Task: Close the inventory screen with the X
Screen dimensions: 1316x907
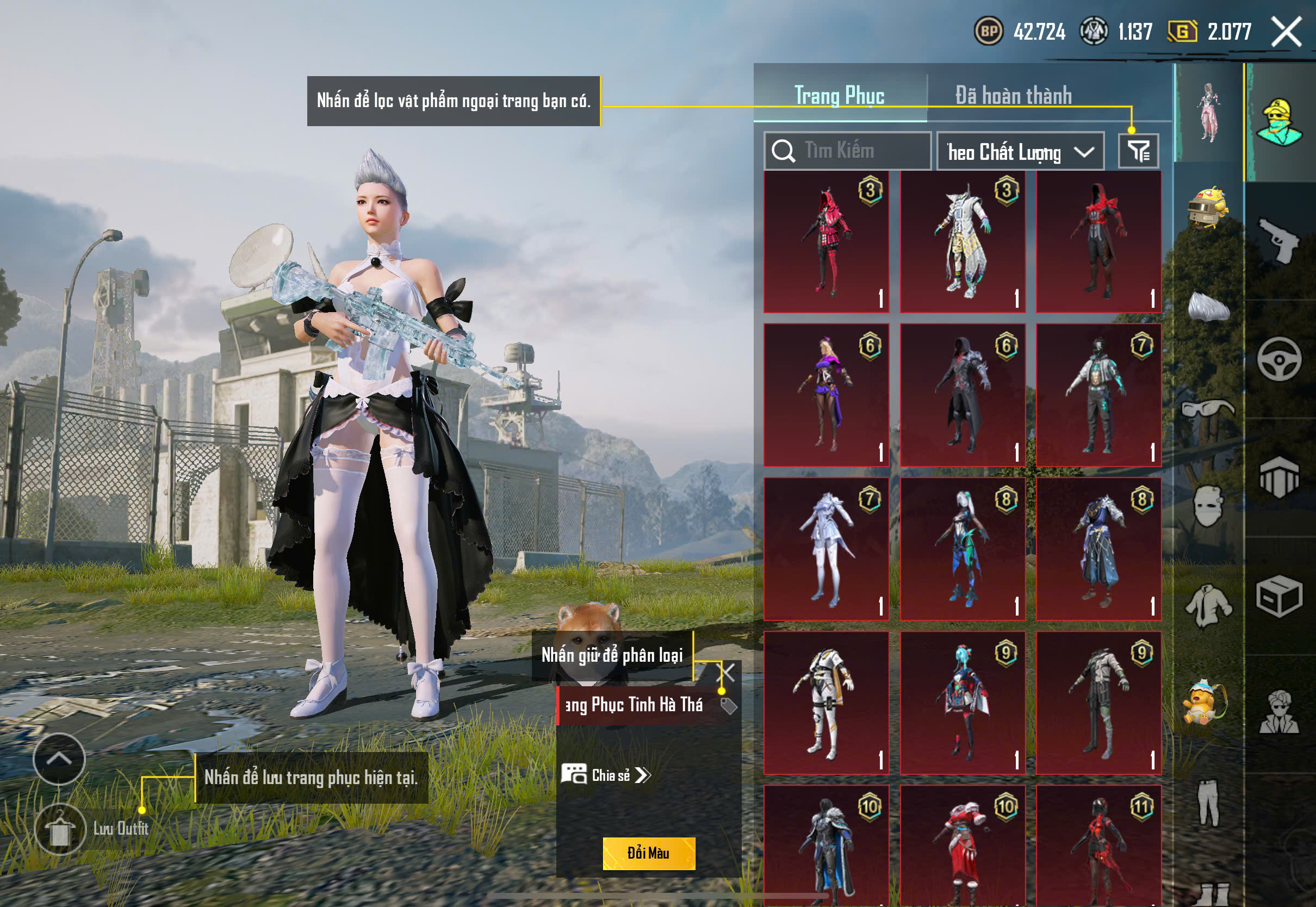Action: click(1286, 32)
